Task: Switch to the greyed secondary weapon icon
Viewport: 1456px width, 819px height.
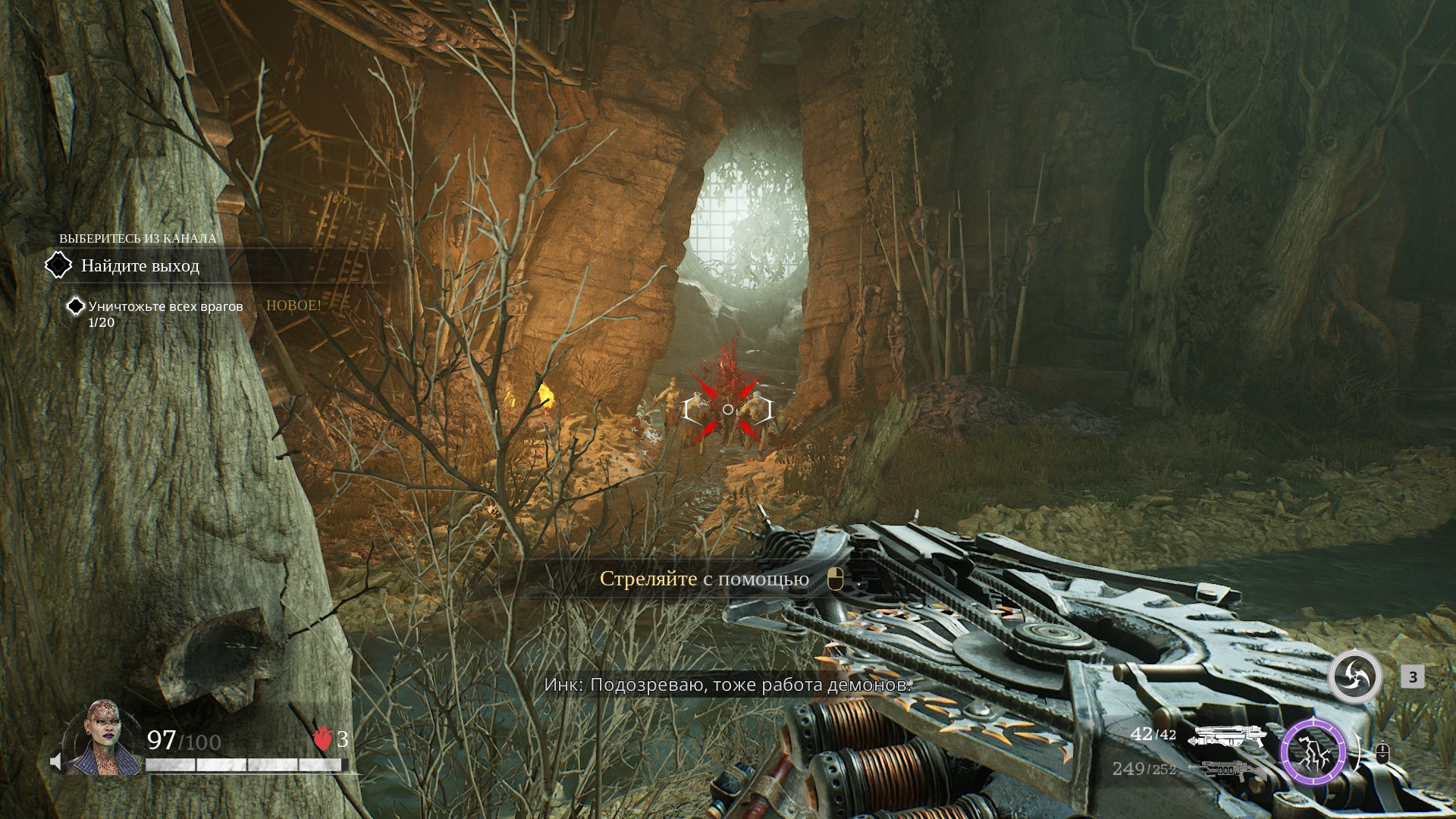Action: click(x=1227, y=769)
